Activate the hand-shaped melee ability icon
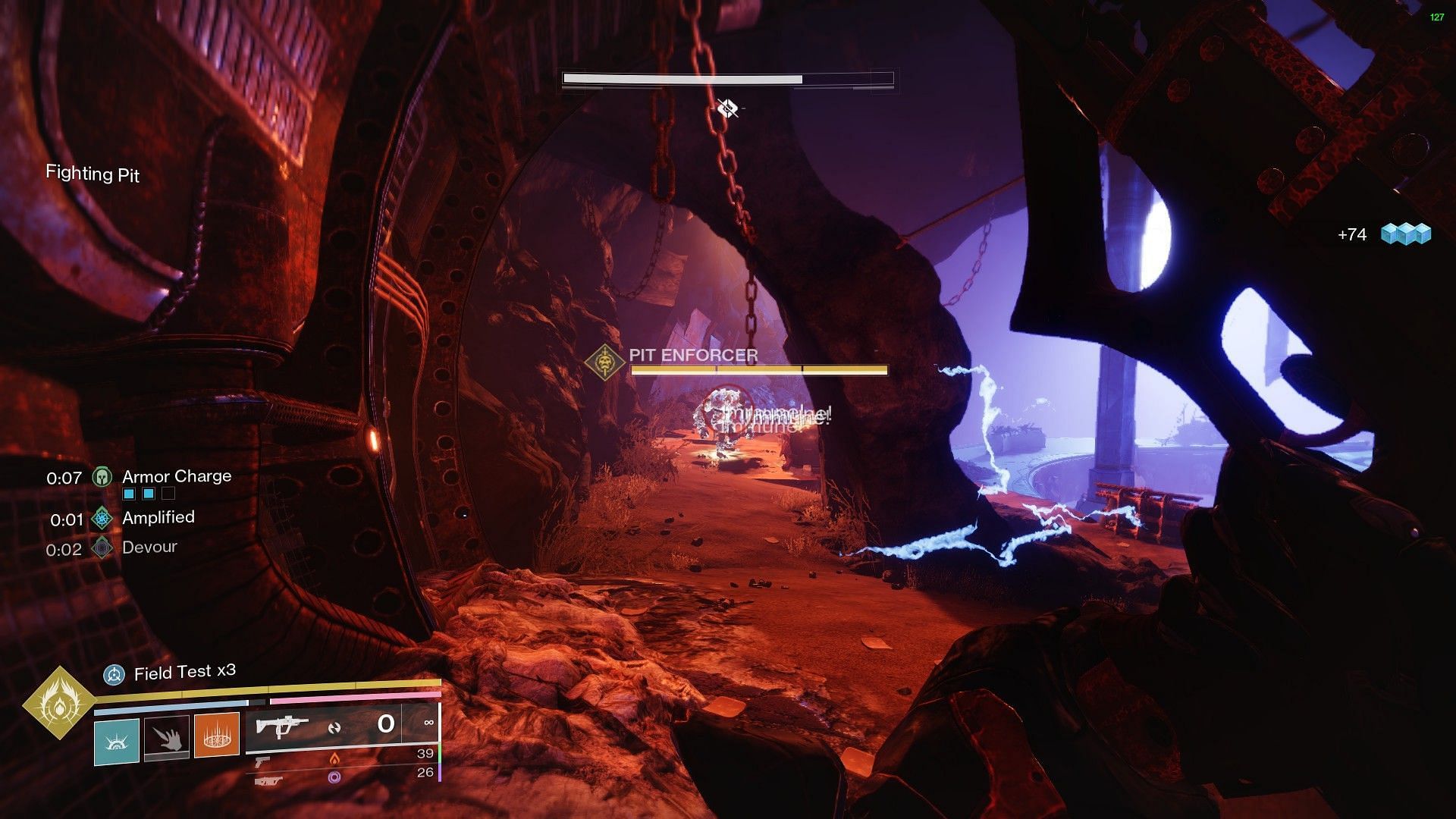The width and height of the screenshot is (1456, 819). pos(167,736)
